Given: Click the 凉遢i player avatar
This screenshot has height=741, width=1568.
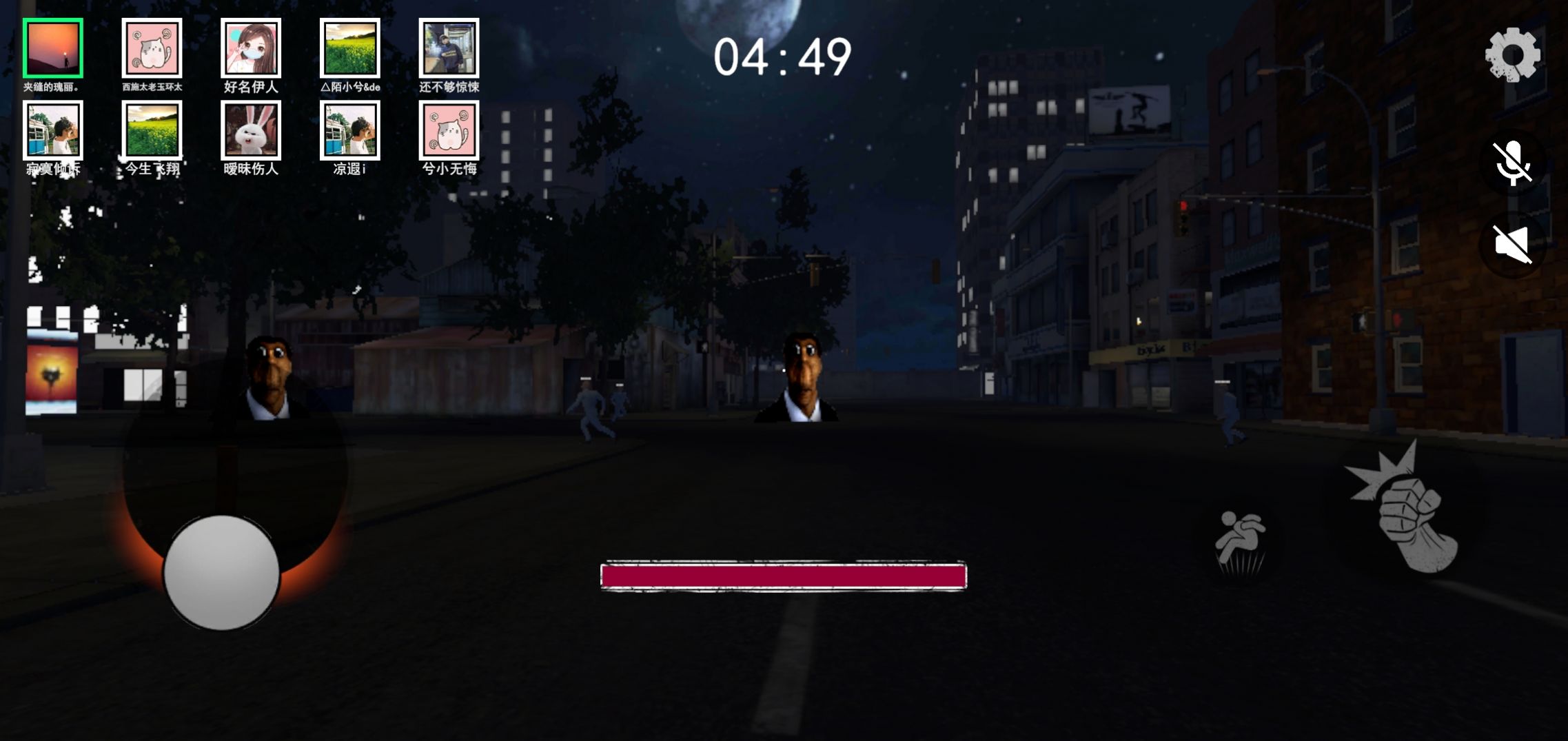Looking at the screenshot, I should pyautogui.click(x=349, y=133).
